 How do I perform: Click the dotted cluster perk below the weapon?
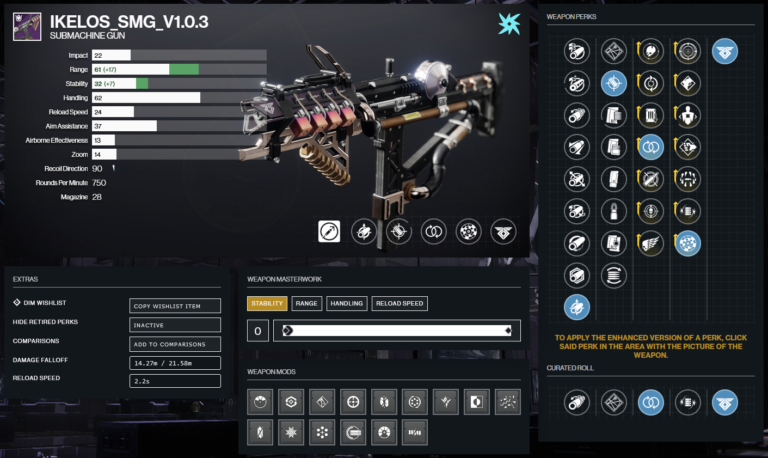468,231
